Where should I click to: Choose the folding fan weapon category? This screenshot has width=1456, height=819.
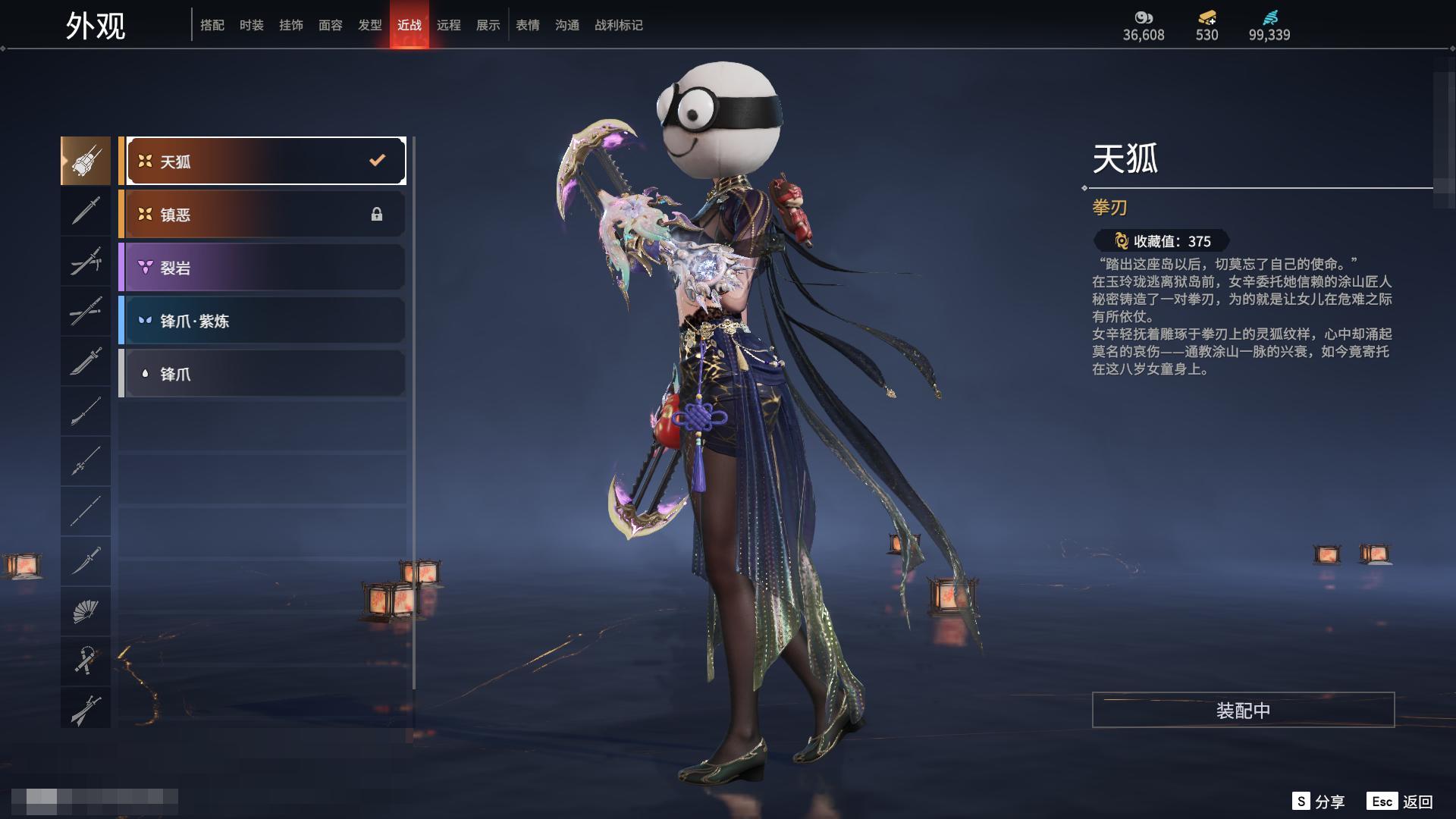pos(86,611)
